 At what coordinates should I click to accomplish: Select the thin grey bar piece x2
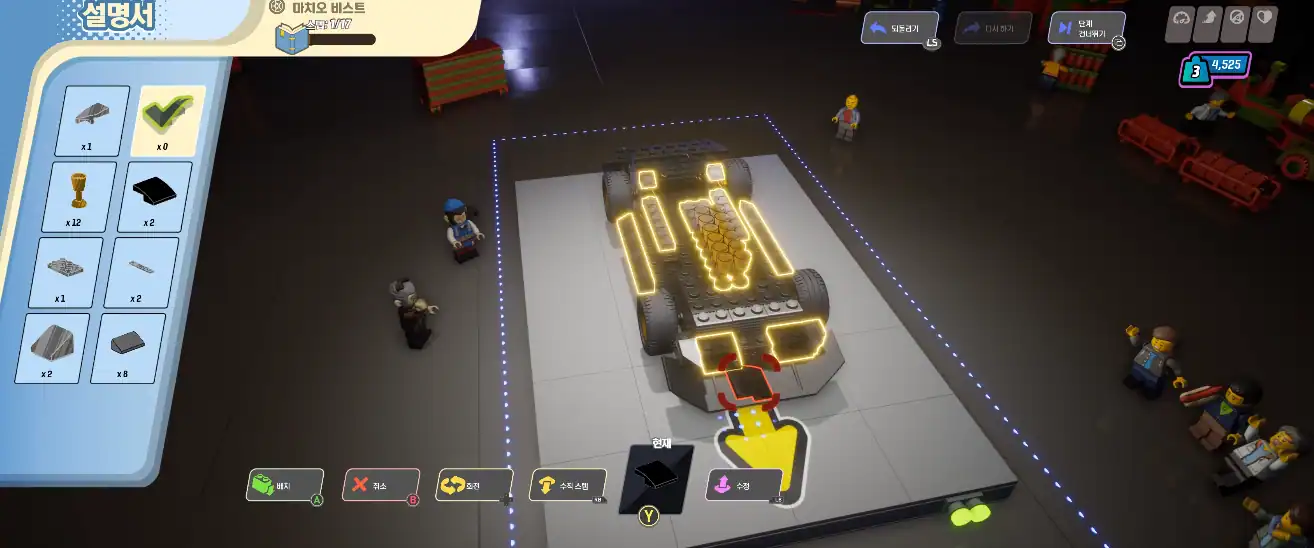point(142,270)
